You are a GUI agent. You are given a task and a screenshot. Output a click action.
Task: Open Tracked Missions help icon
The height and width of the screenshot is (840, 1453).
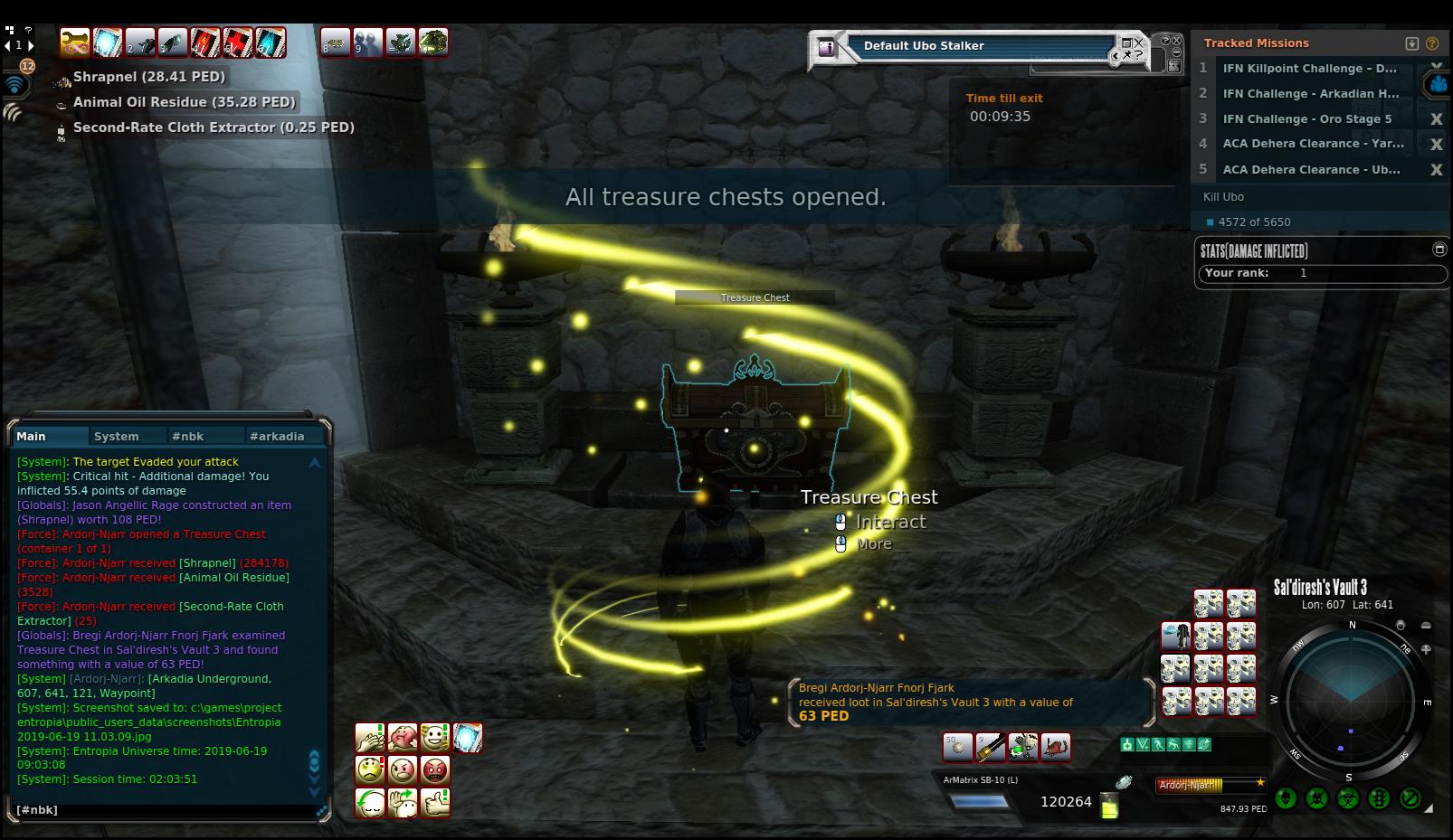1431,43
